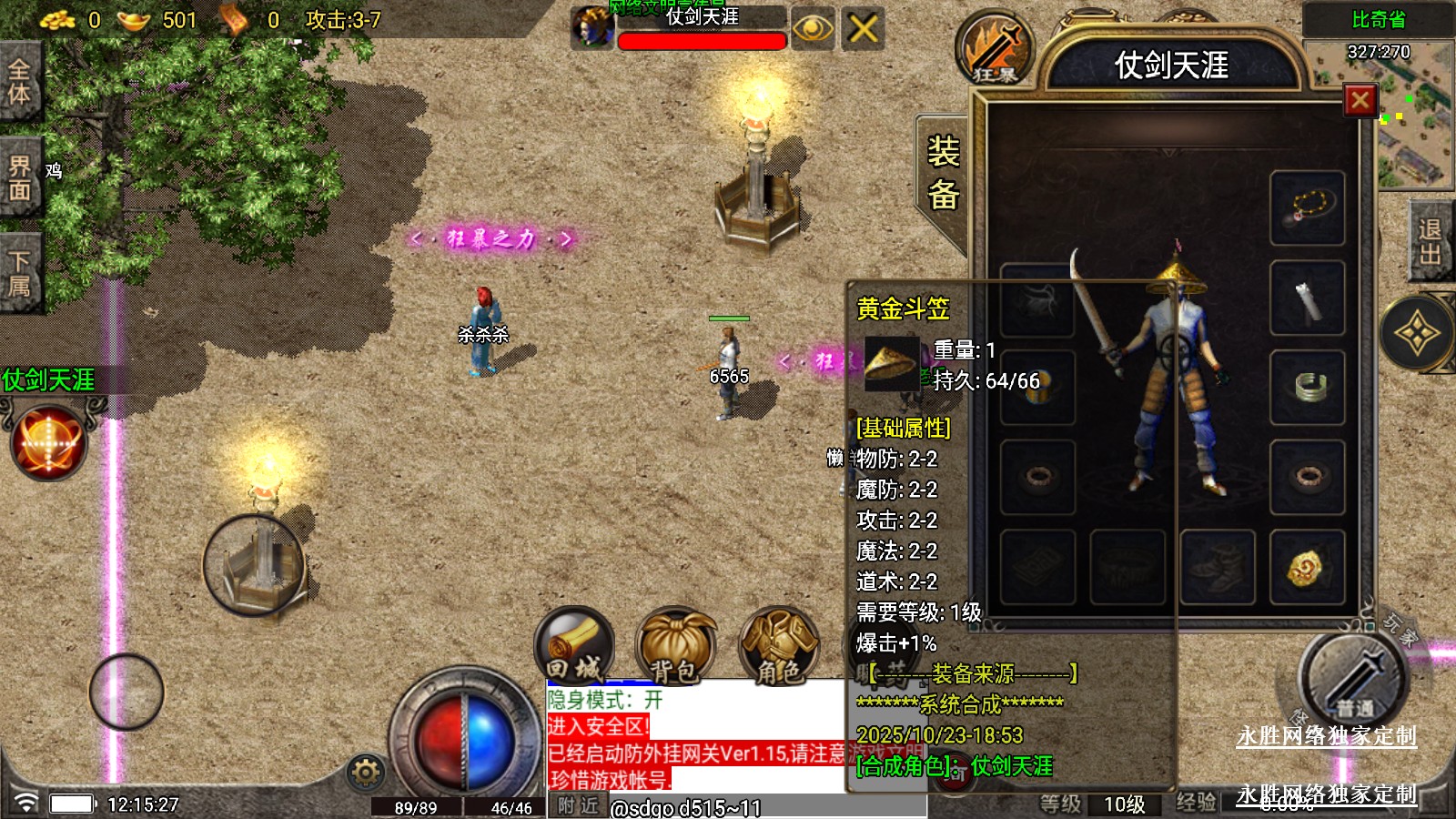The width and height of the screenshot is (1456, 819).
Task: Switch to the 装备 equipment tab
Action: pos(943,173)
